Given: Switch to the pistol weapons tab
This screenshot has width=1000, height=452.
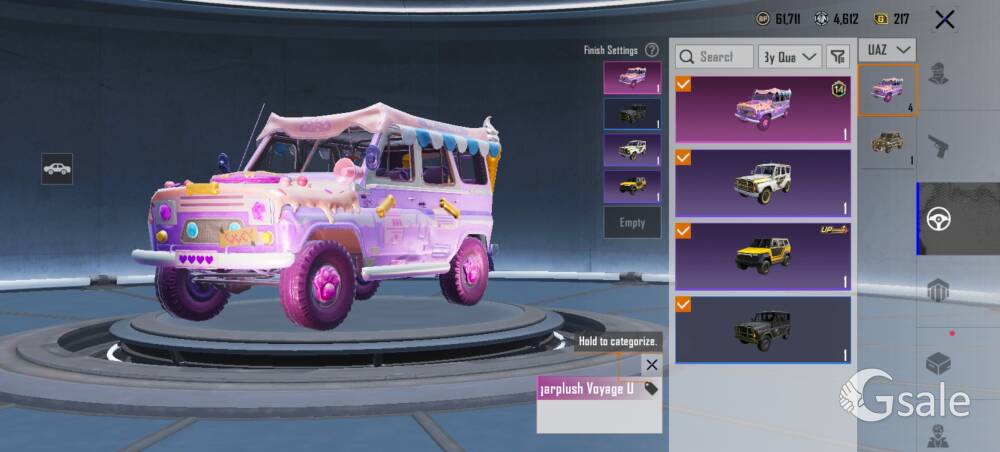Looking at the screenshot, I should pyautogui.click(x=939, y=147).
